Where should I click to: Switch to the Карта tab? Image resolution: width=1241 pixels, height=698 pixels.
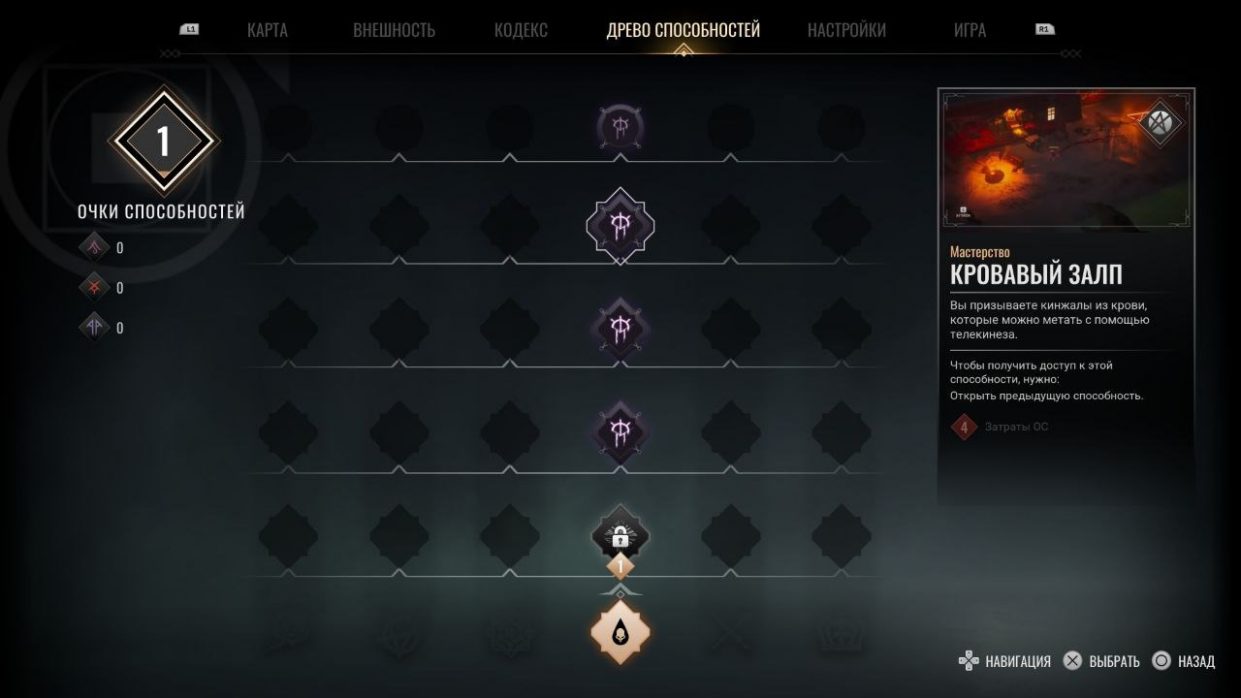point(267,30)
